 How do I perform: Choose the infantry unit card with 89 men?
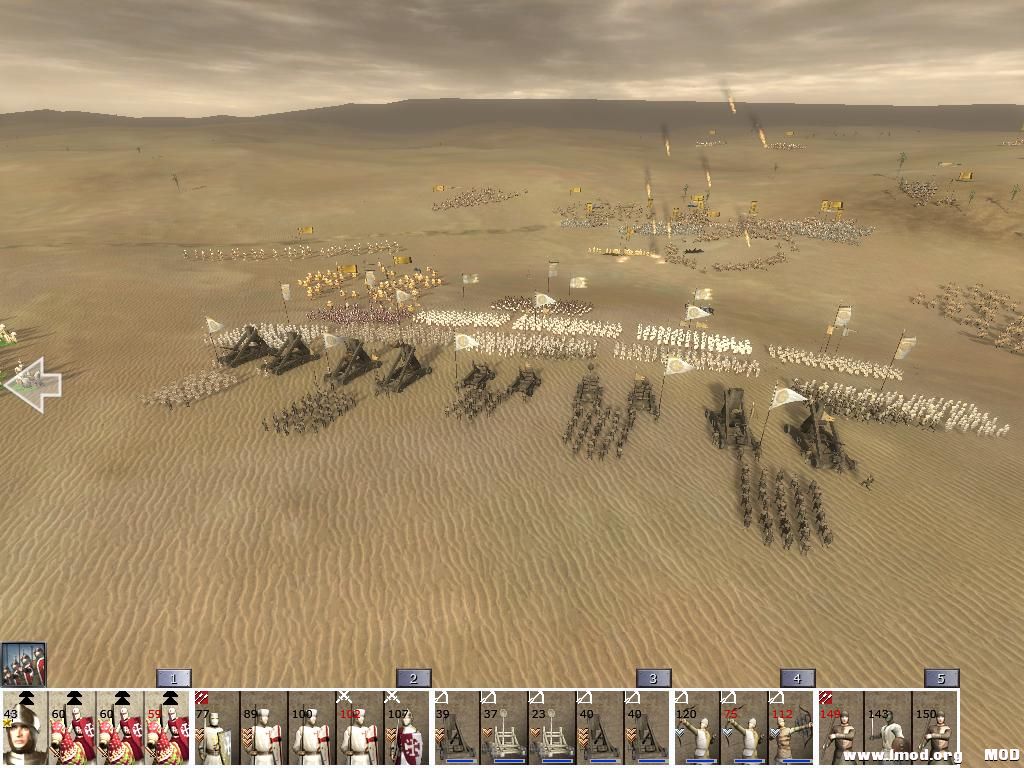coord(264,728)
